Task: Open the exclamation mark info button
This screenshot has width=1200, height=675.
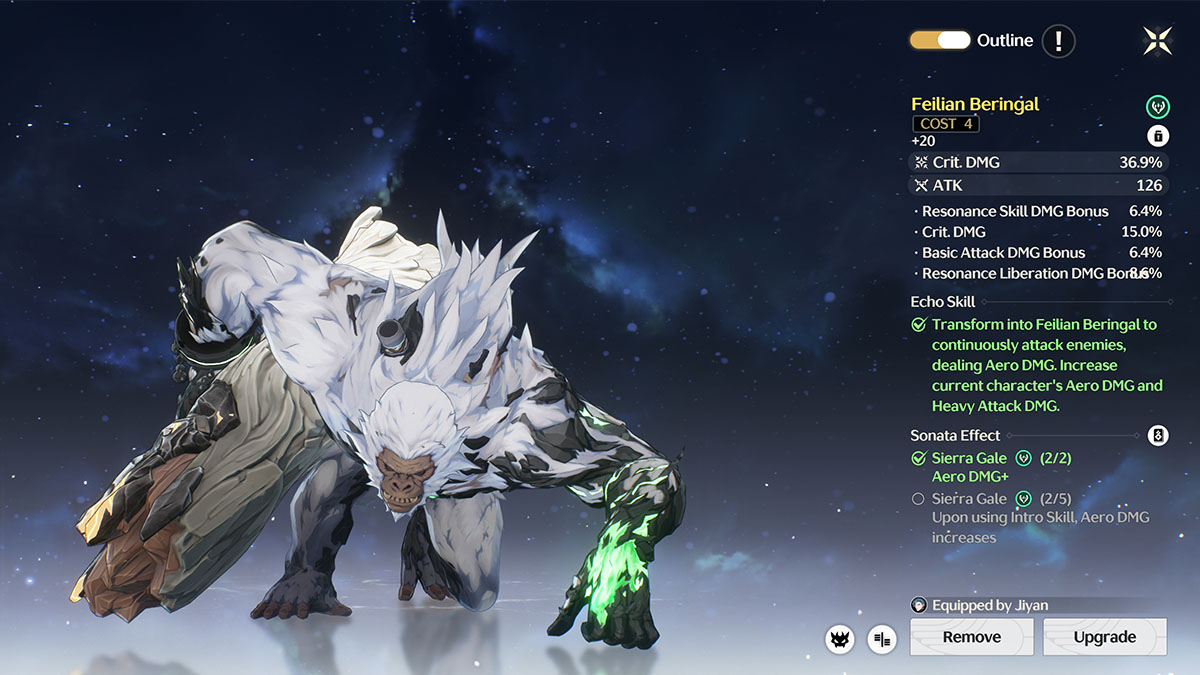Action: 1058,41
